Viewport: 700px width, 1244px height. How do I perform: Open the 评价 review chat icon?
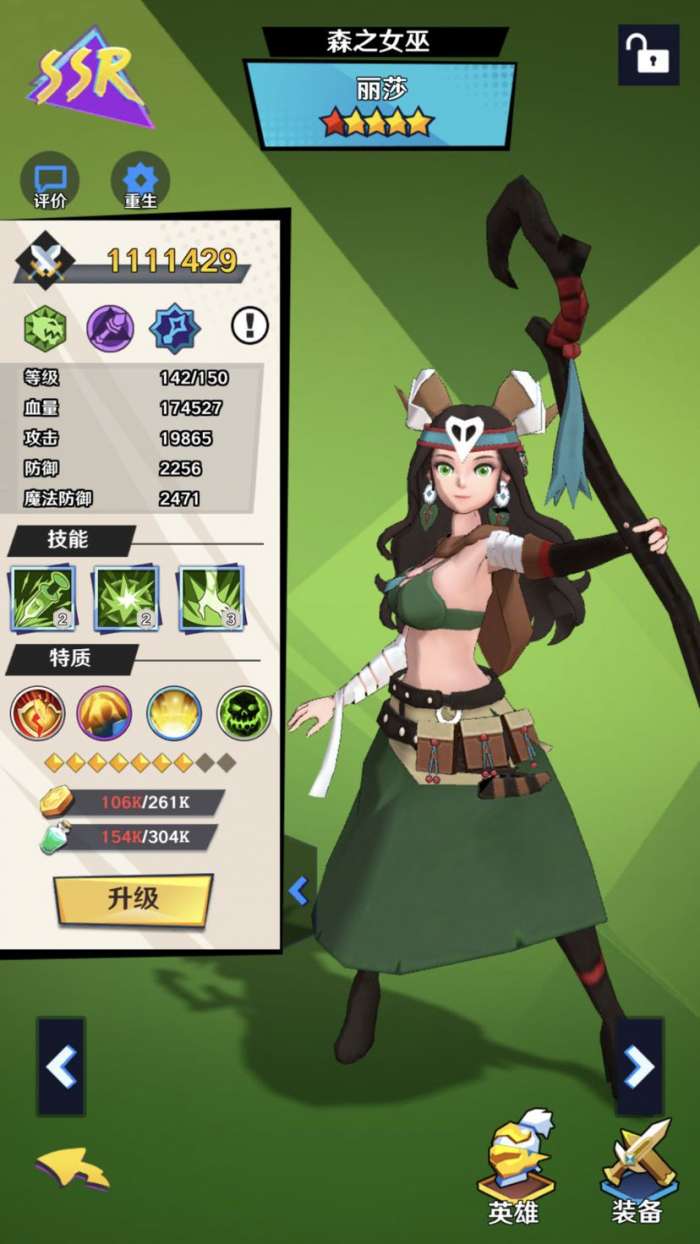coord(50,183)
